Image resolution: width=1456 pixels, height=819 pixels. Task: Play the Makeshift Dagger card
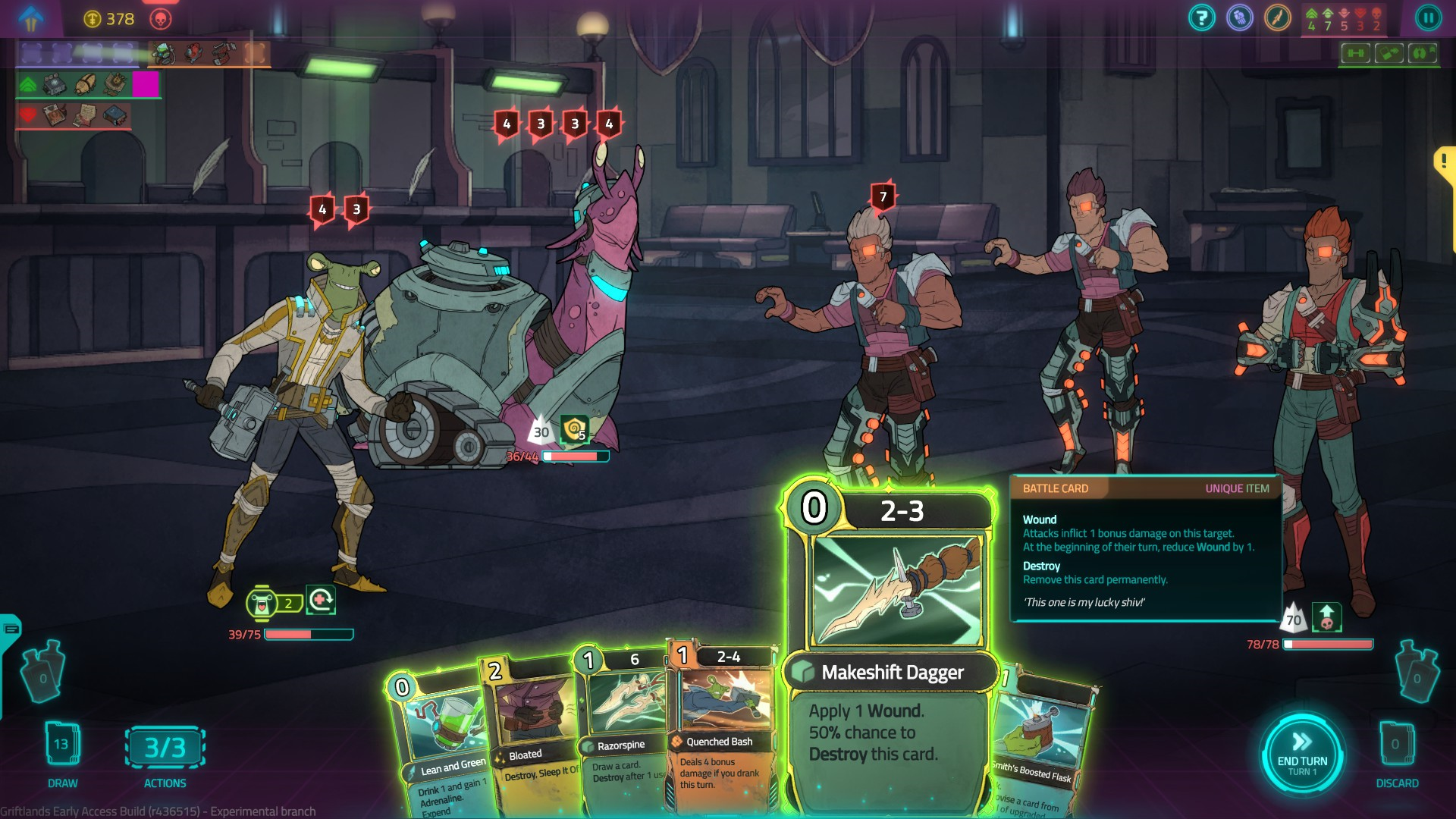889,645
